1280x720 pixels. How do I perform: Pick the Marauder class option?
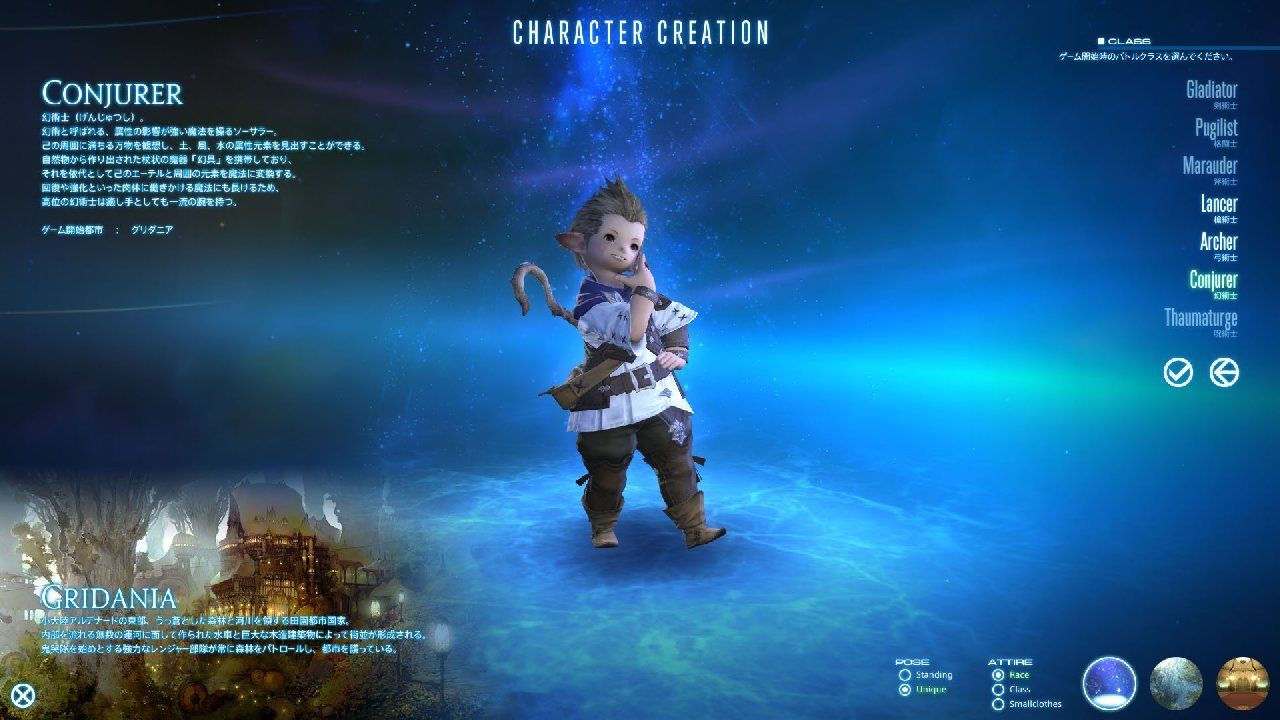coord(1212,166)
